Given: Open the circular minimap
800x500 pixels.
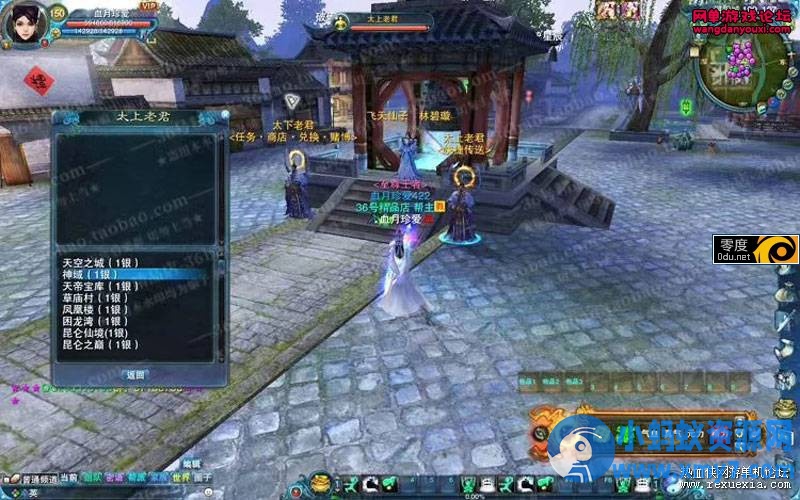Looking at the screenshot, I should [740, 70].
